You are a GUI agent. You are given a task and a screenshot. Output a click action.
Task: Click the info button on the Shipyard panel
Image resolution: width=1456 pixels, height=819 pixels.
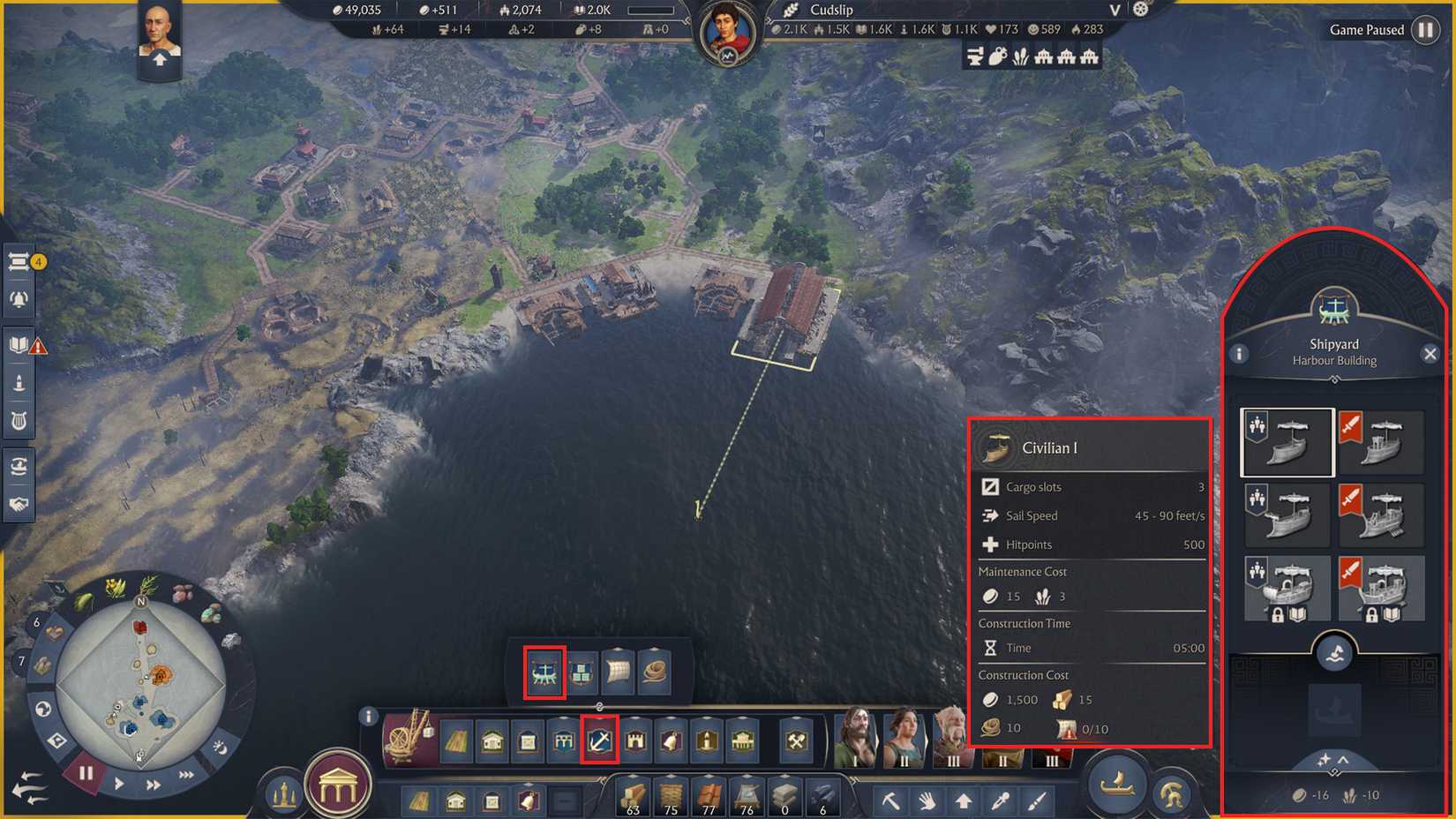[x=1241, y=353]
